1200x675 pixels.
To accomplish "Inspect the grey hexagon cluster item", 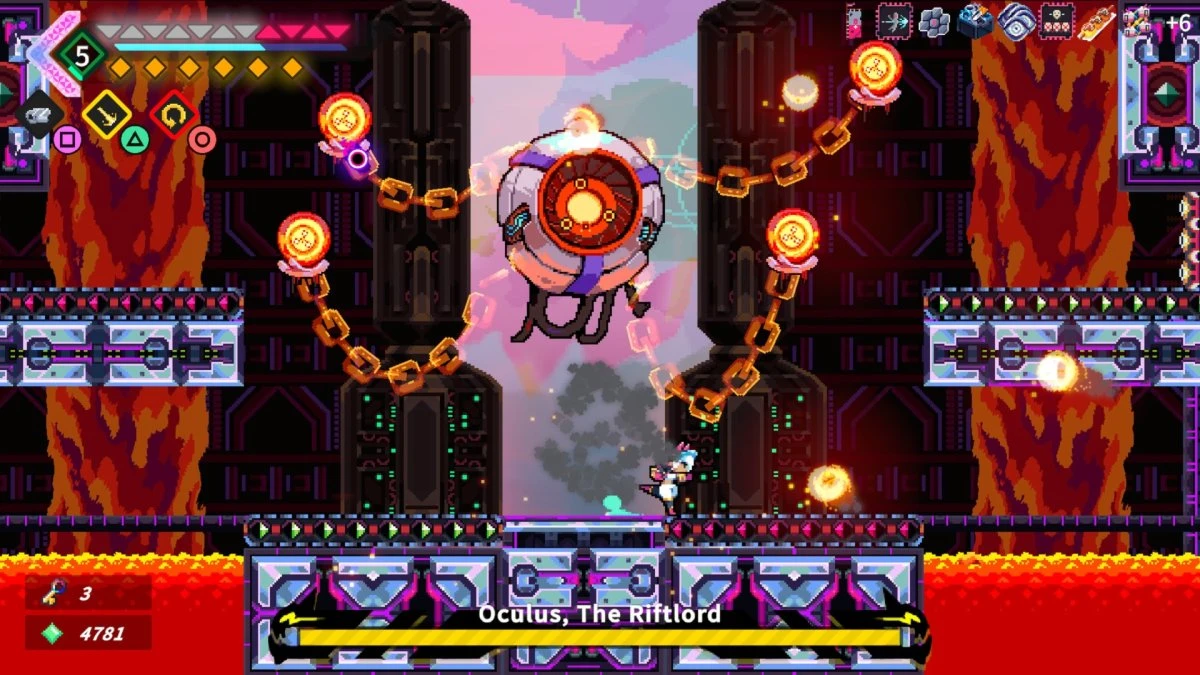I will point(934,21).
